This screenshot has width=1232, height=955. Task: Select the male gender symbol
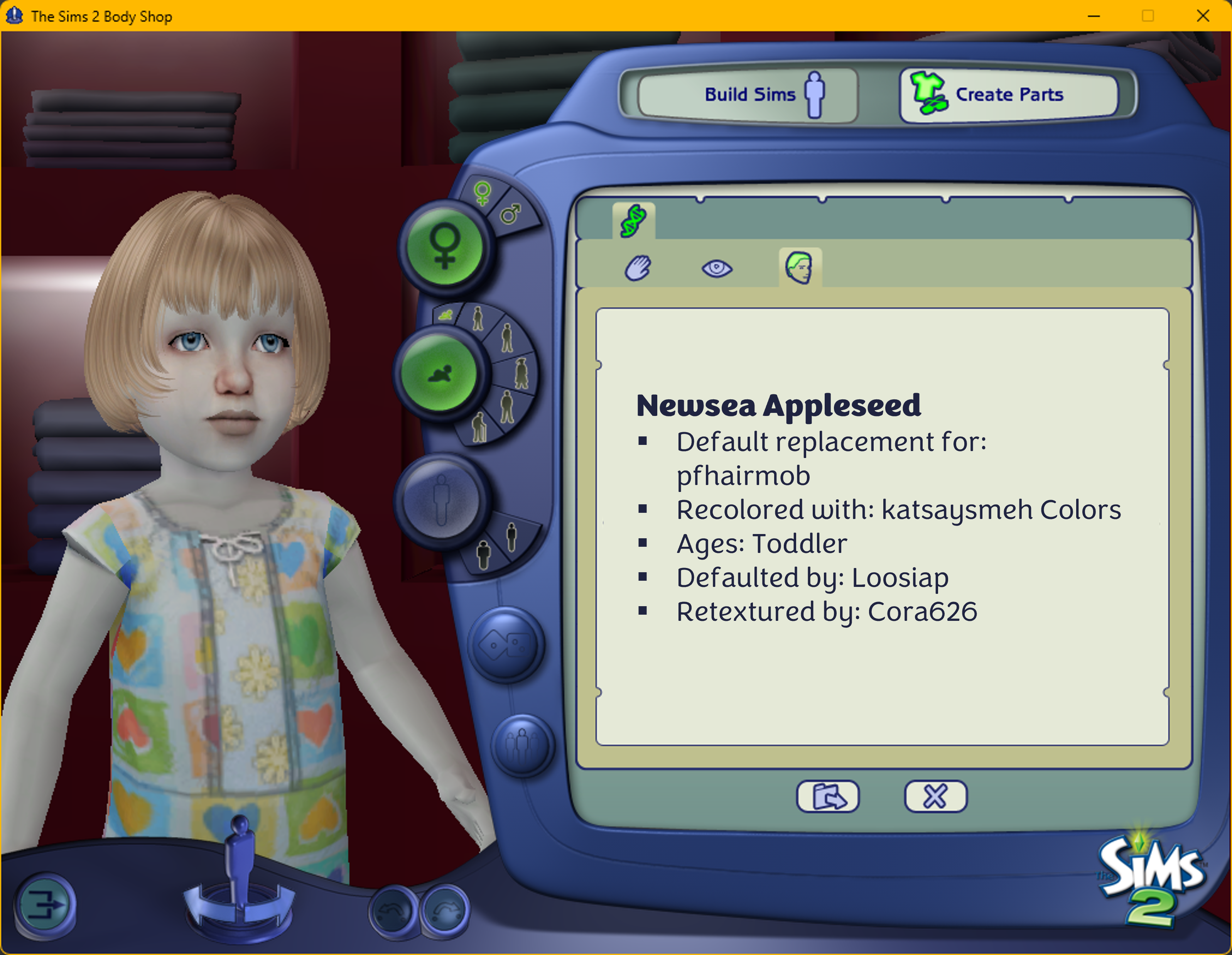(x=511, y=214)
